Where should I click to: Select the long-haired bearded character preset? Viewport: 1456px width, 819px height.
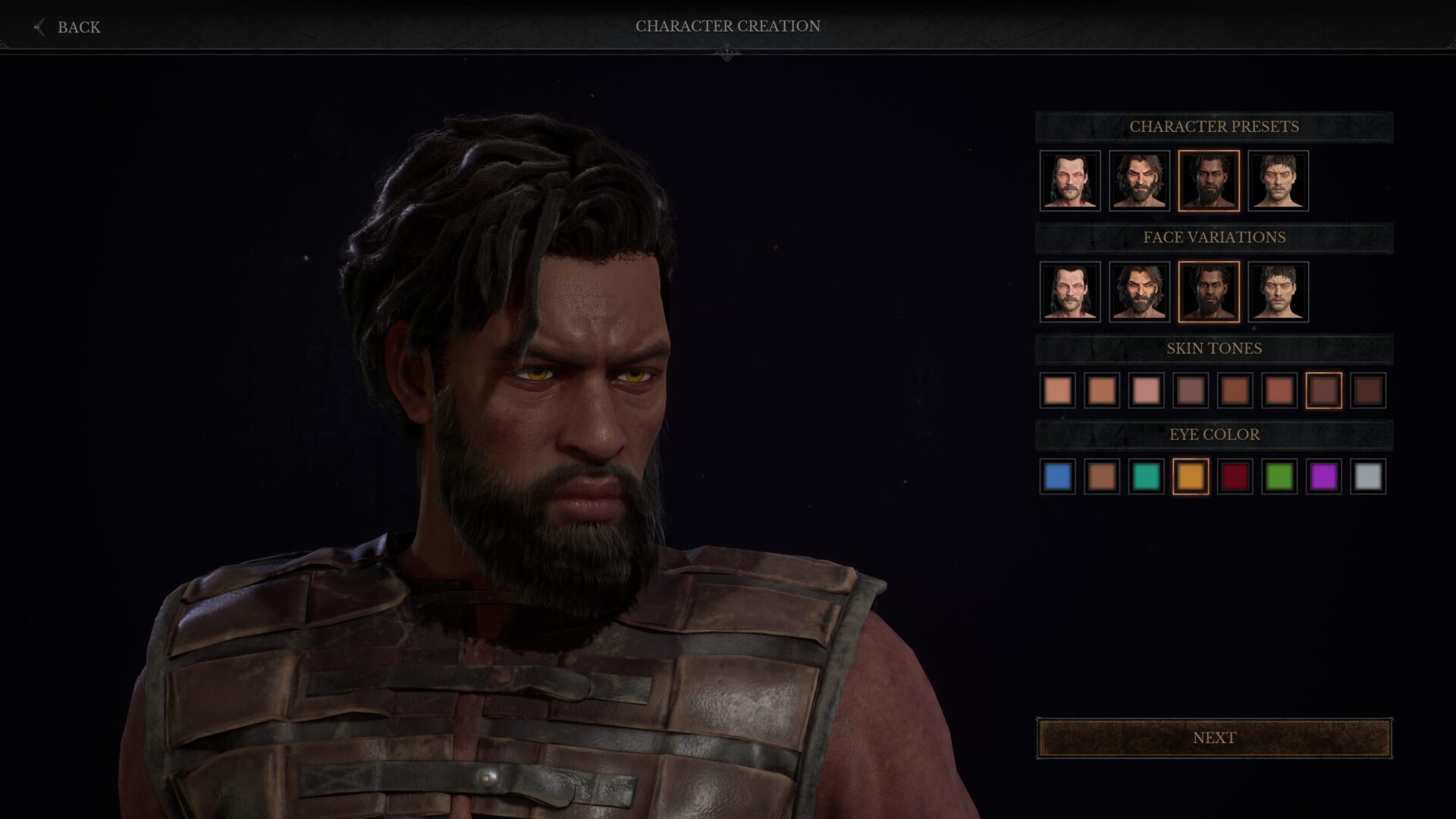coord(1139,180)
